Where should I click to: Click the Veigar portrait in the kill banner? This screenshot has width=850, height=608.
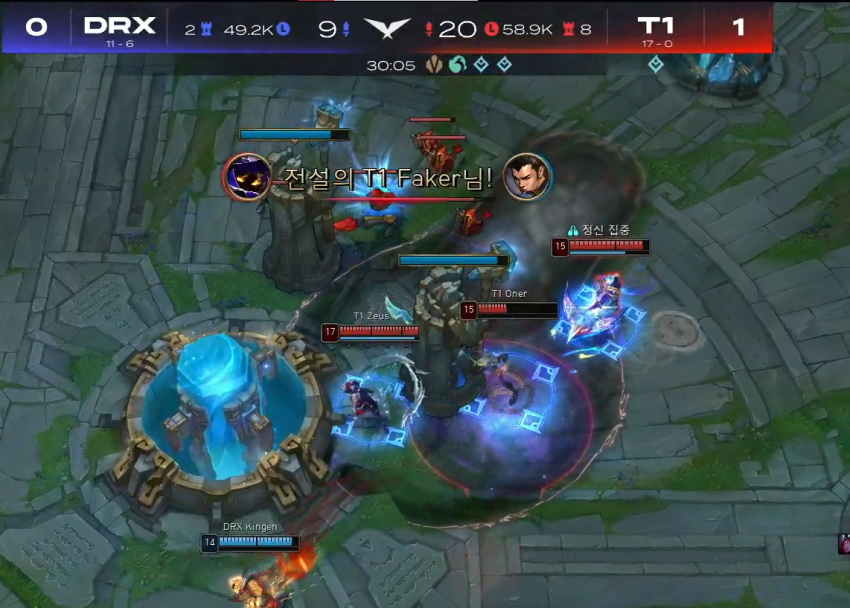(246, 178)
